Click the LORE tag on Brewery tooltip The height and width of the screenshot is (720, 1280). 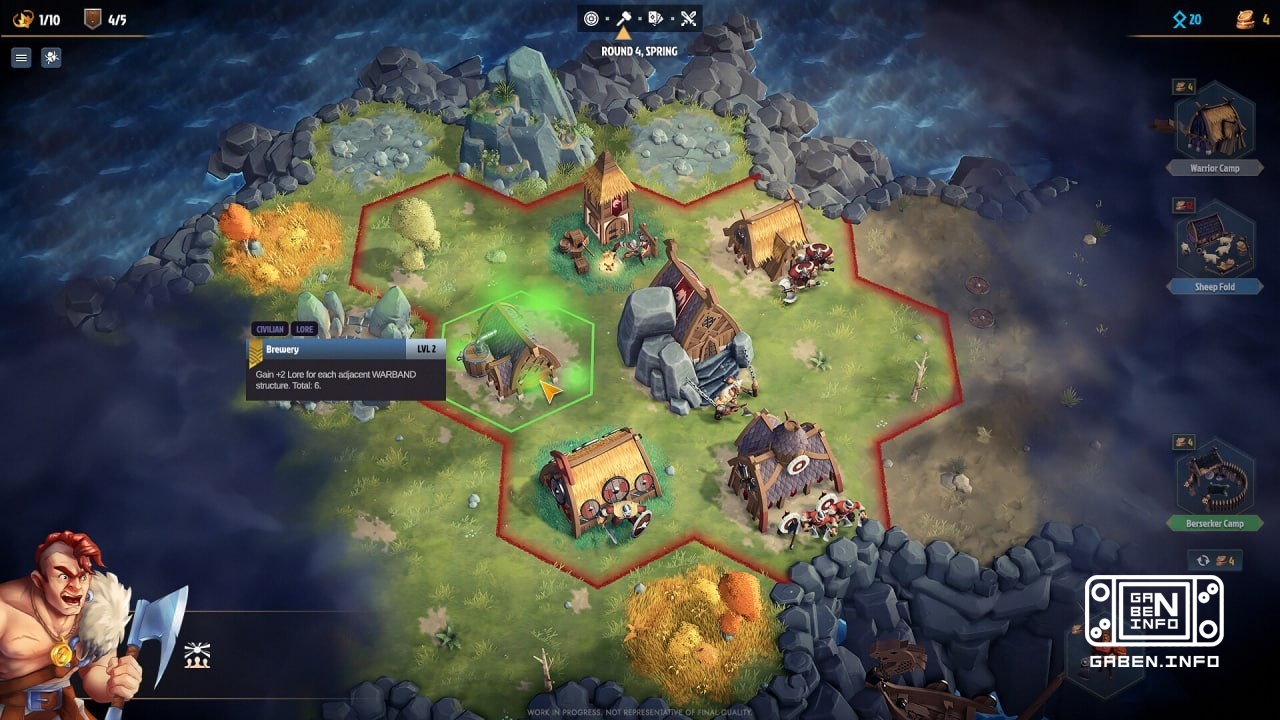(x=303, y=329)
